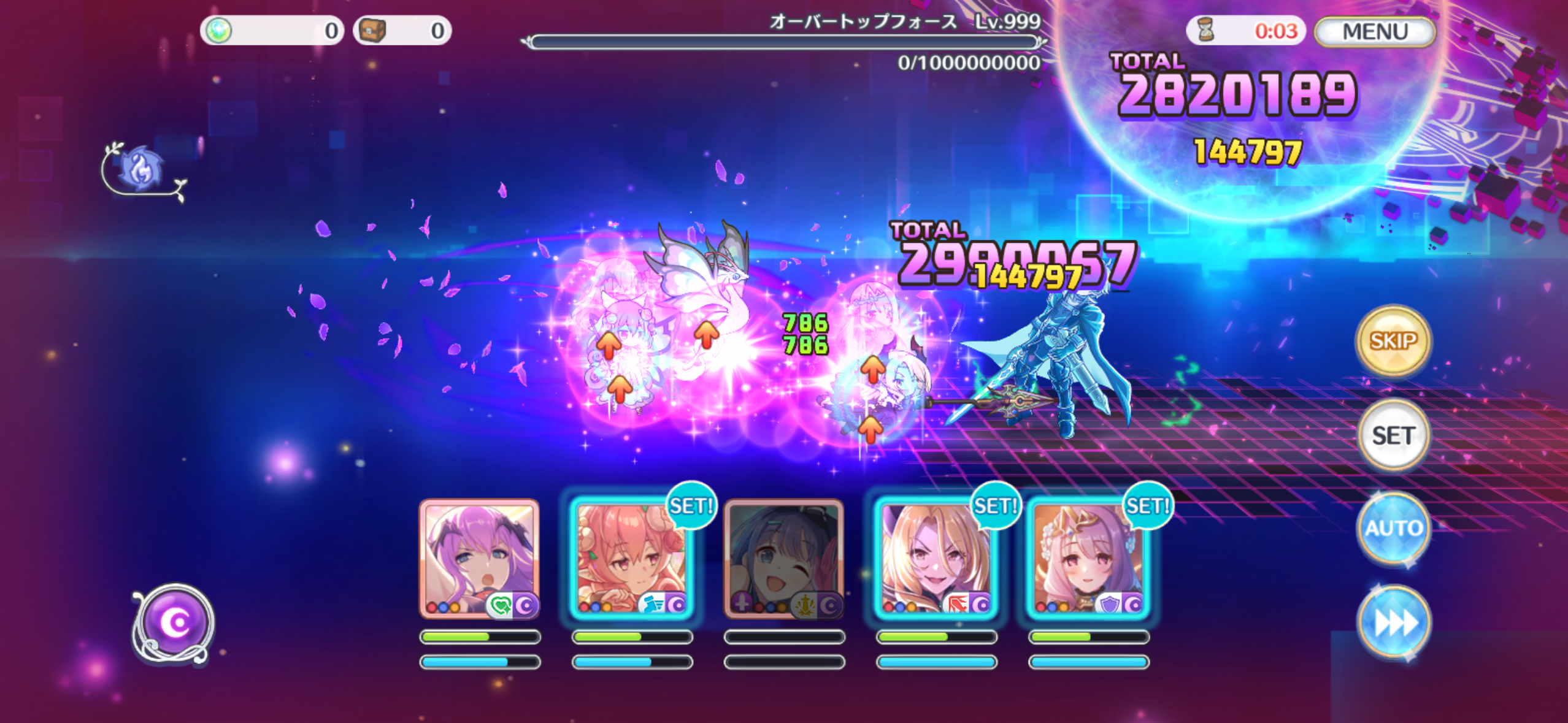
Task: Toggle AUTO battle mode
Action: (1393, 528)
